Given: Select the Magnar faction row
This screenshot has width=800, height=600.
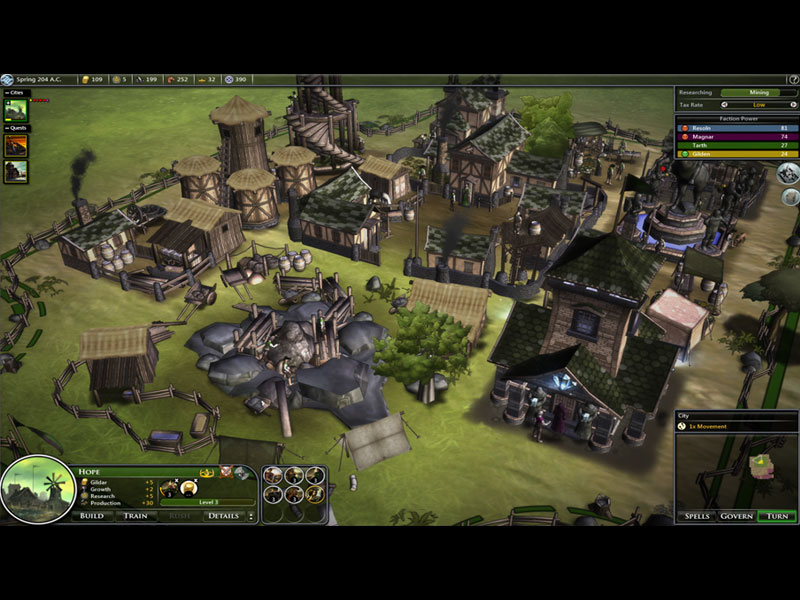Looking at the screenshot, I should pos(737,137).
